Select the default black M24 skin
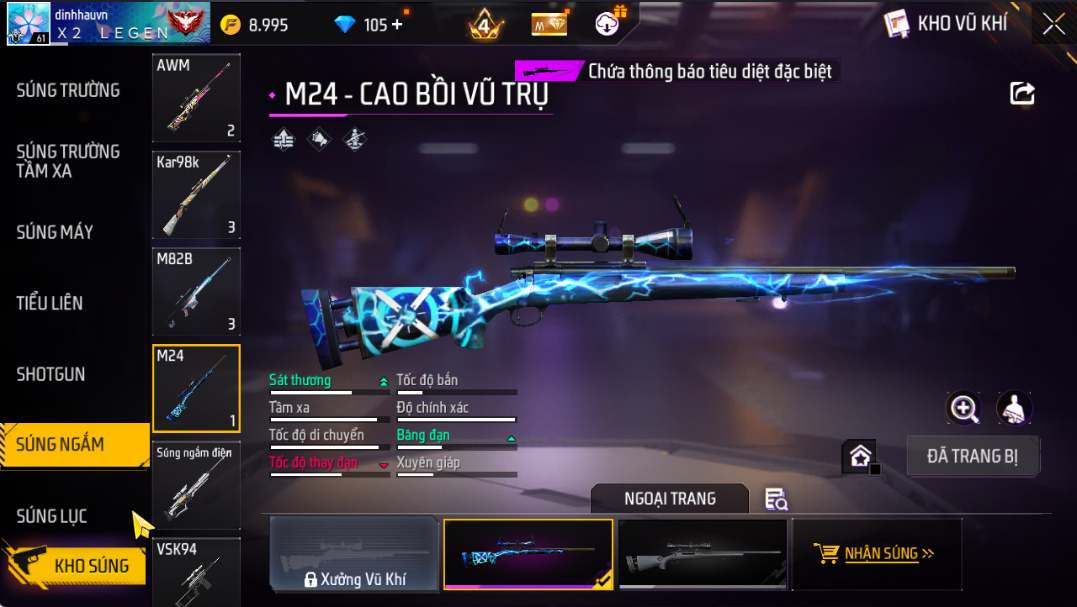 [702, 554]
